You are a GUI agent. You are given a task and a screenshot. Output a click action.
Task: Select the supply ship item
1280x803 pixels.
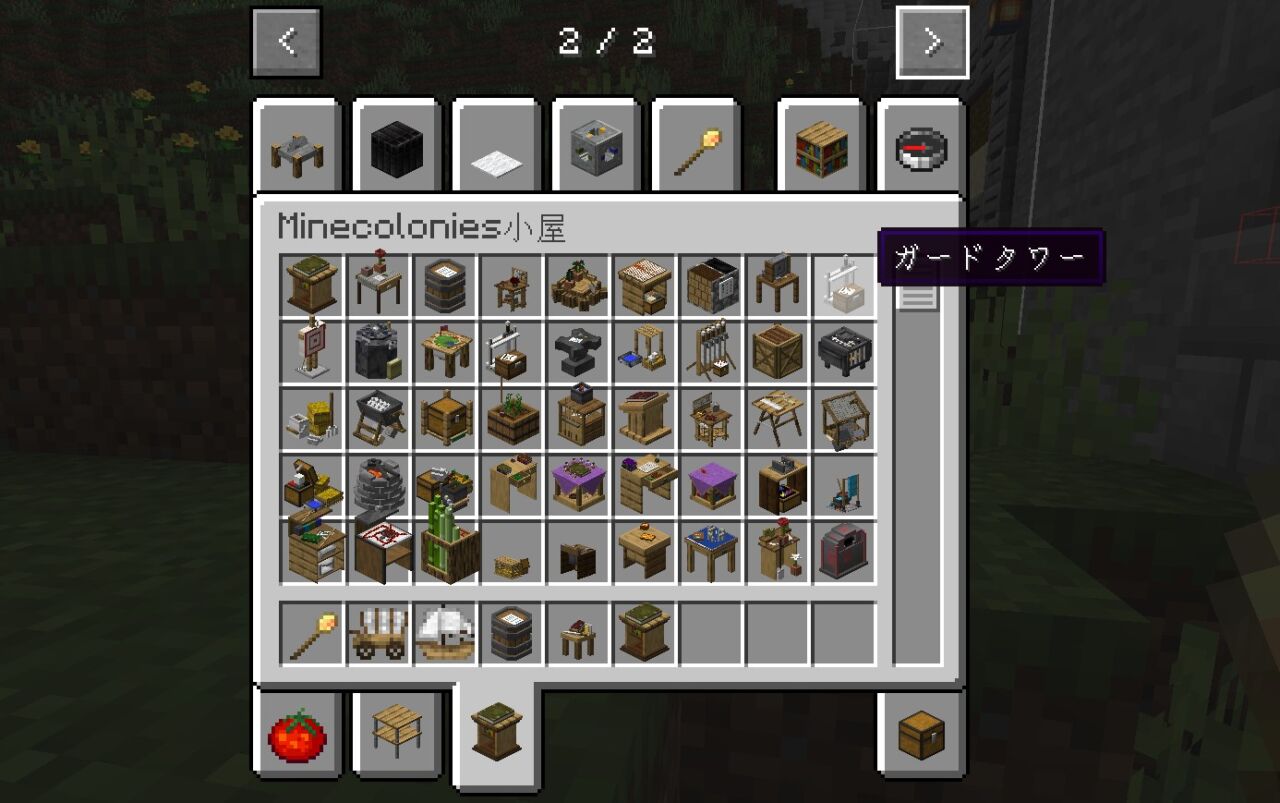(x=444, y=632)
